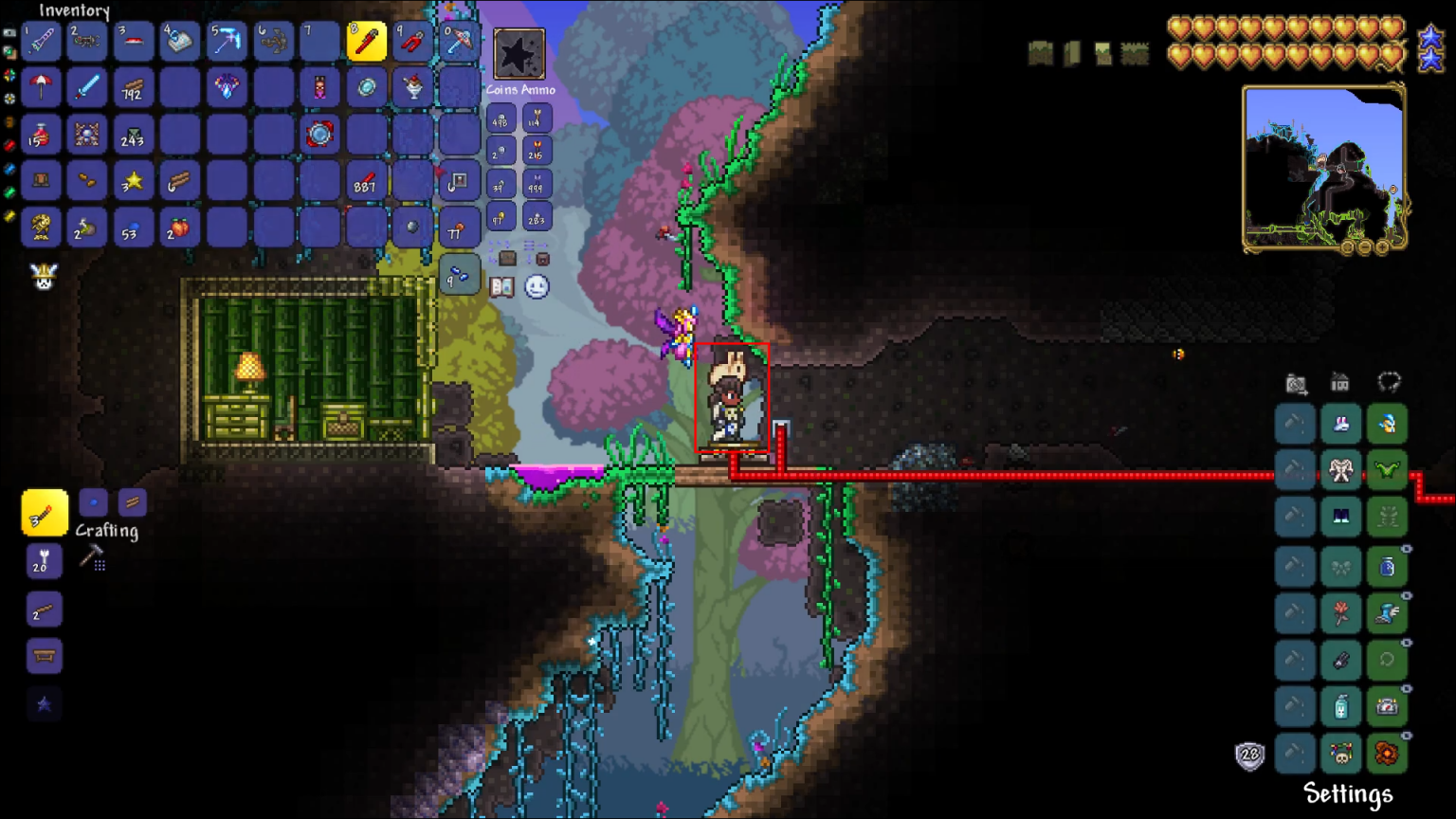Toggle visibility of the equipped wings accessory
Image resolution: width=1456 pixels, height=819 pixels.
[1409, 455]
